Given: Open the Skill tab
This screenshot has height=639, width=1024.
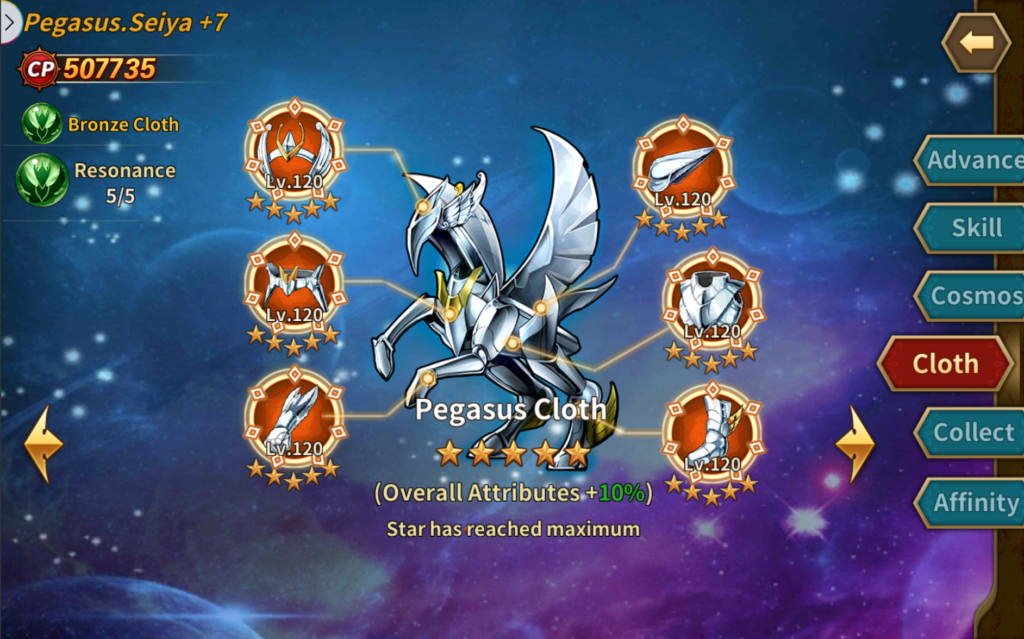Looking at the screenshot, I should [968, 228].
